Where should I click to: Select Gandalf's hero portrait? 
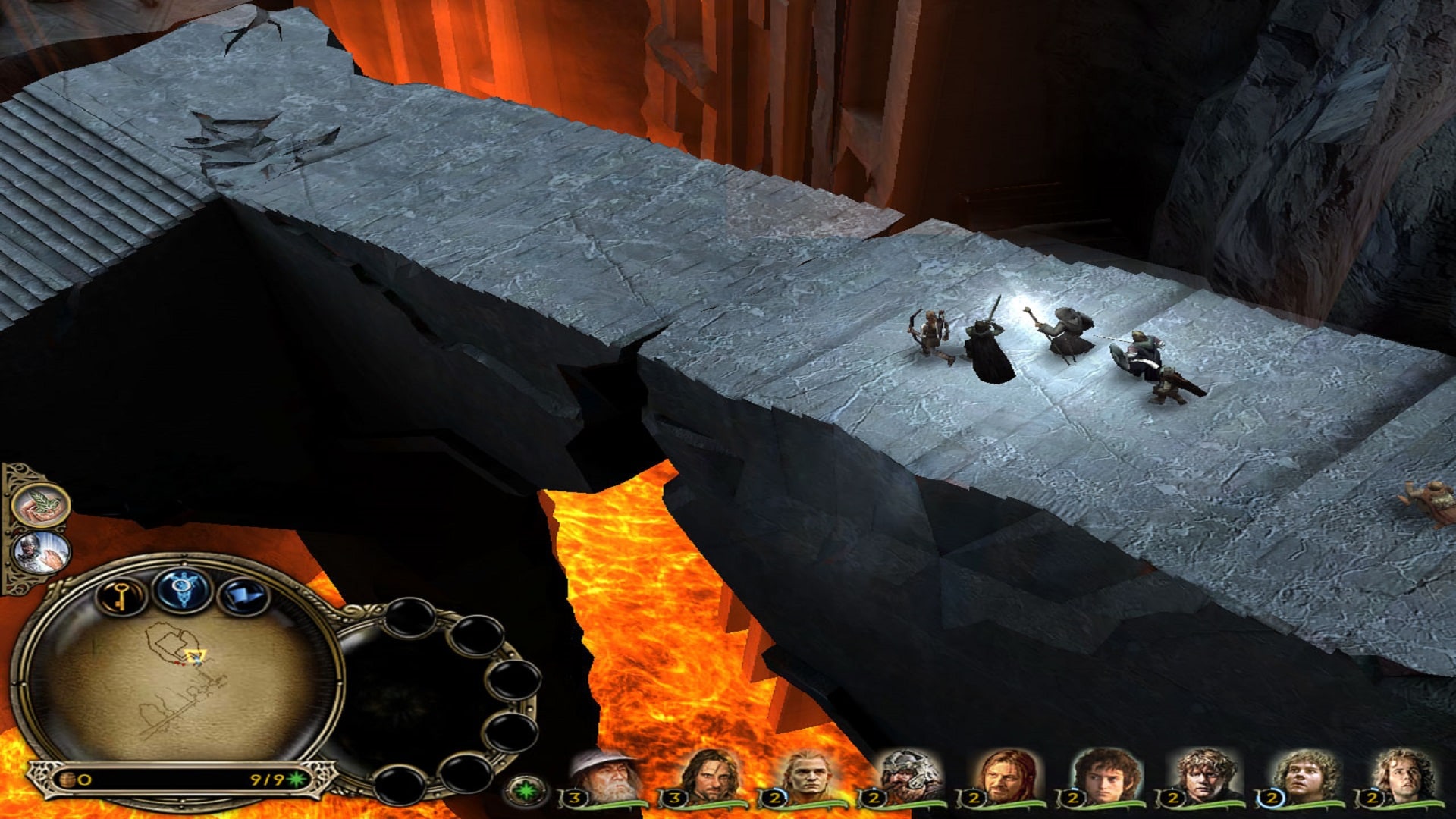tap(604, 777)
